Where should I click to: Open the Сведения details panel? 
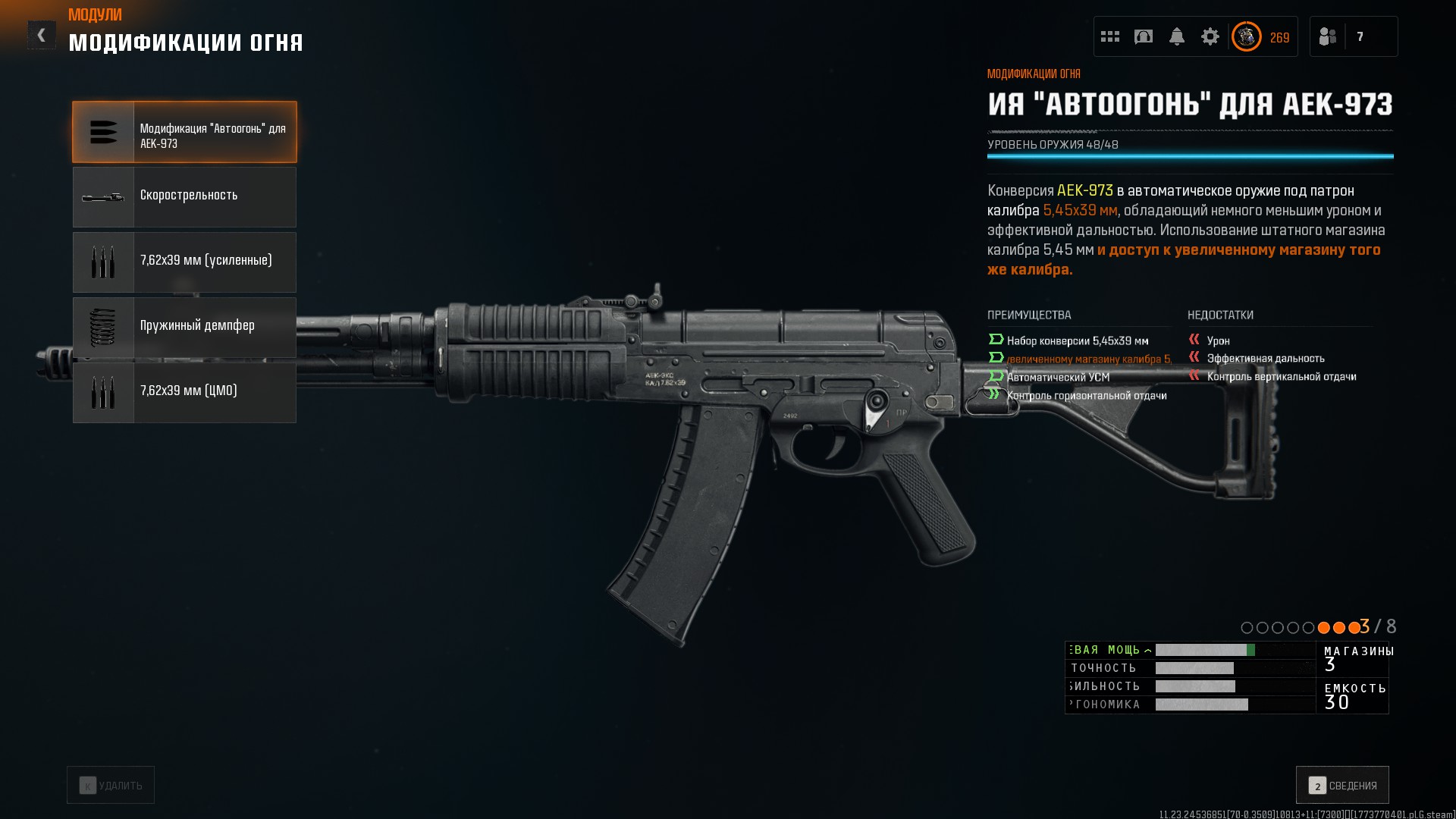1342,785
